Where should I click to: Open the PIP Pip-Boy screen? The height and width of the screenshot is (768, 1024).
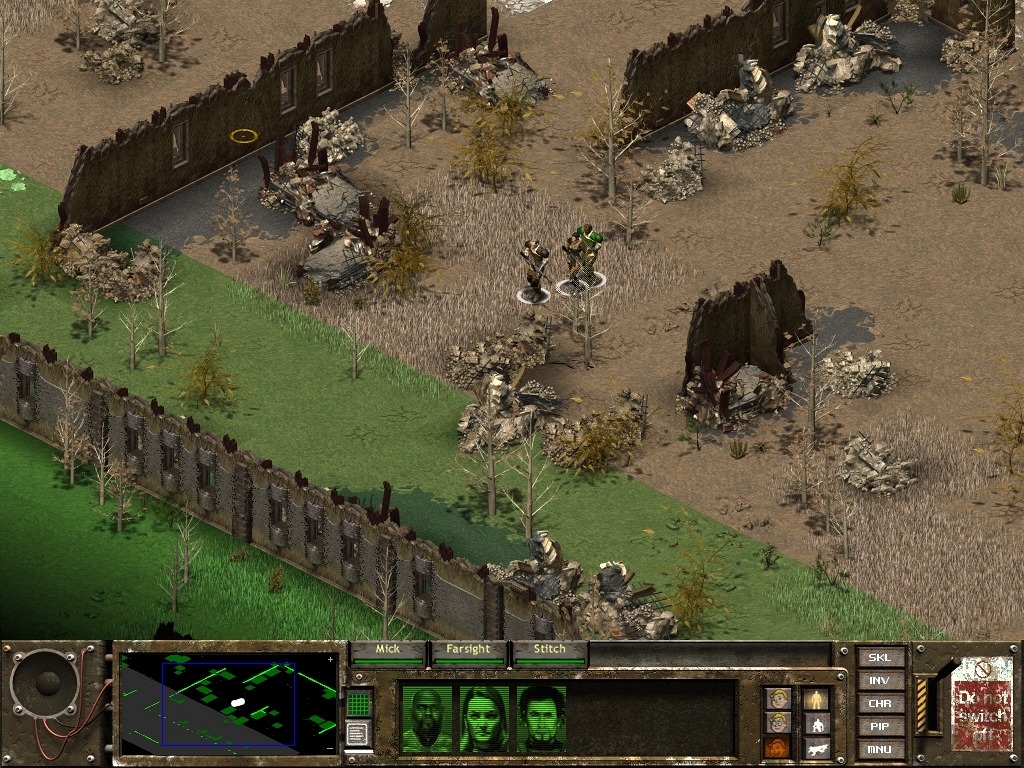880,726
